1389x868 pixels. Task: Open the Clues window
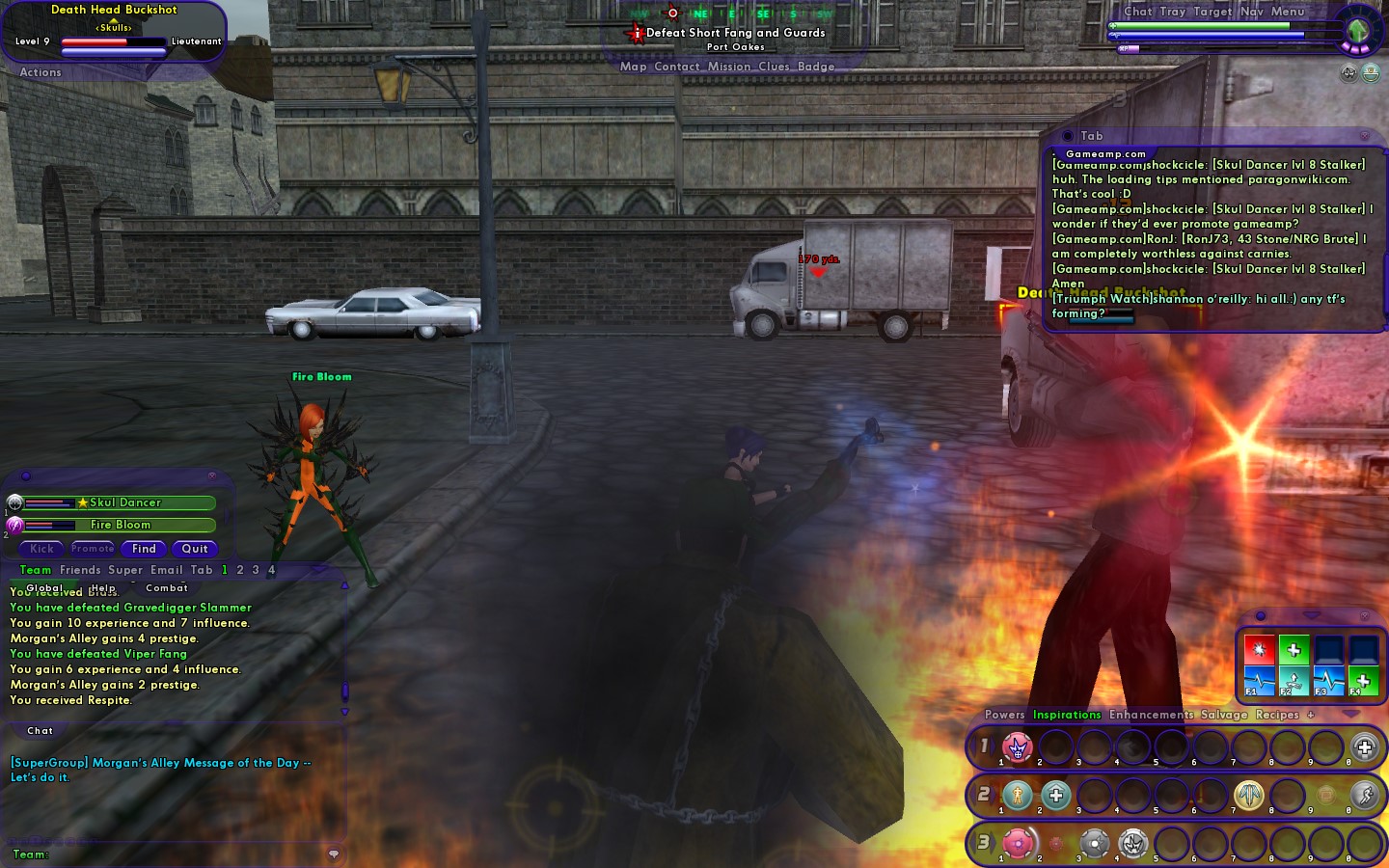click(x=774, y=67)
